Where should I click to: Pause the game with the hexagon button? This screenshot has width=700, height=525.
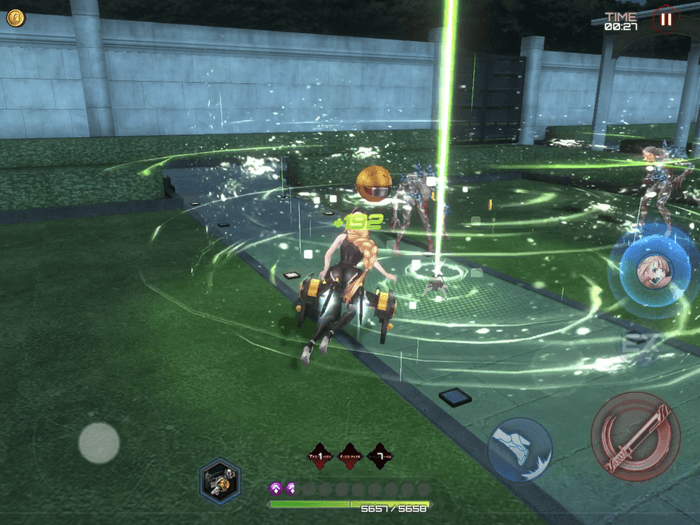tap(664, 18)
